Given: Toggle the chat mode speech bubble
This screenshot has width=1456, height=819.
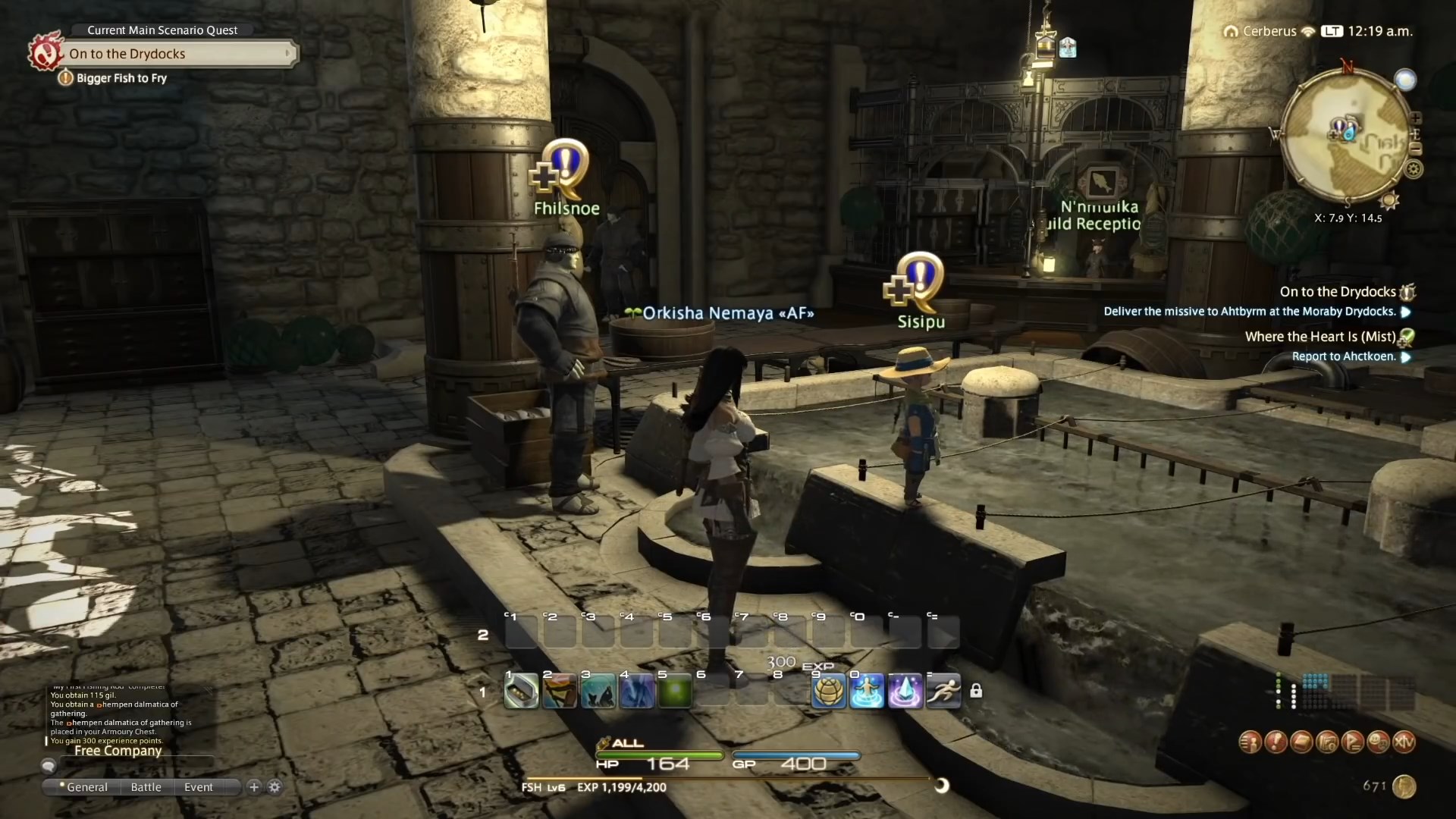Looking at the screenshot, I should click(48, 766).
